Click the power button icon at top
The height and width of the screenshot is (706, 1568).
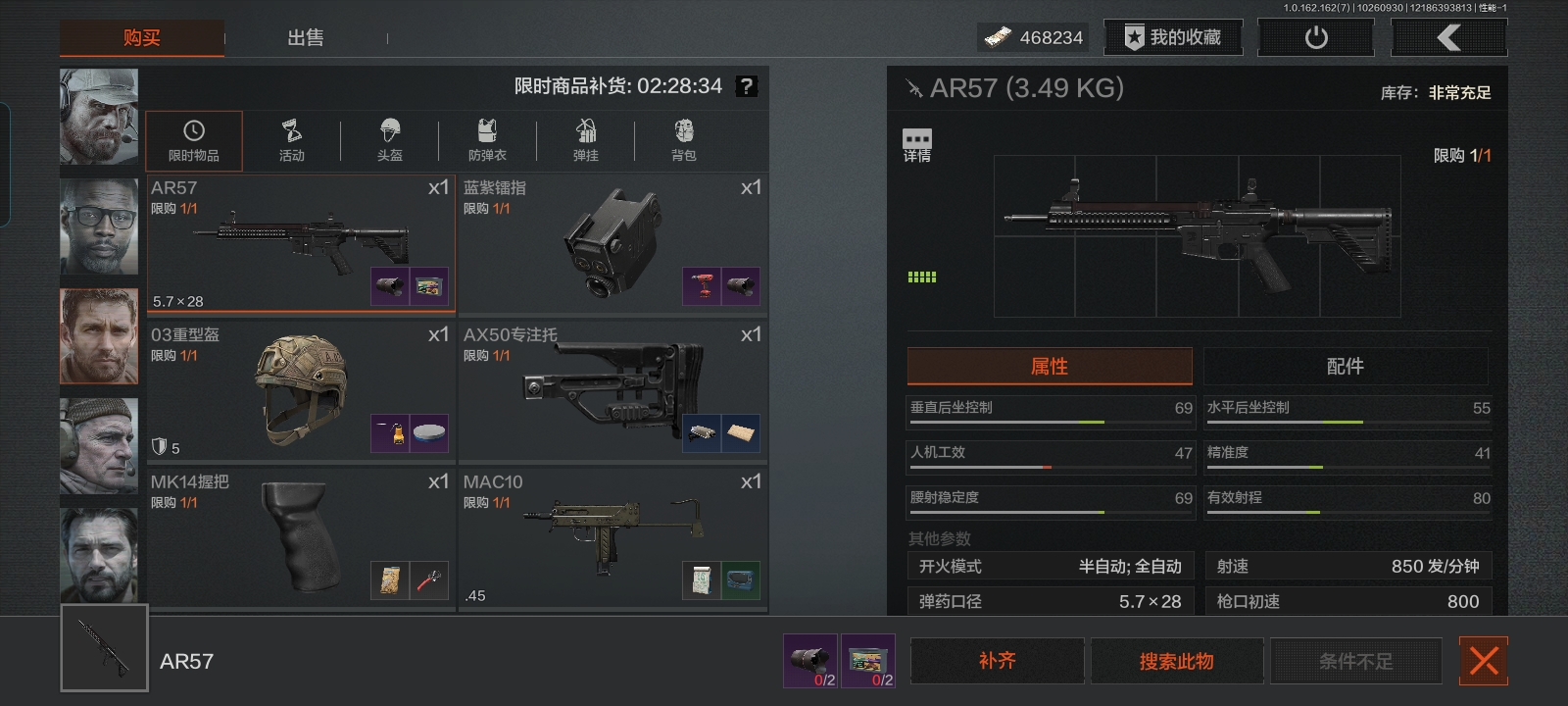click(1315, 37)
